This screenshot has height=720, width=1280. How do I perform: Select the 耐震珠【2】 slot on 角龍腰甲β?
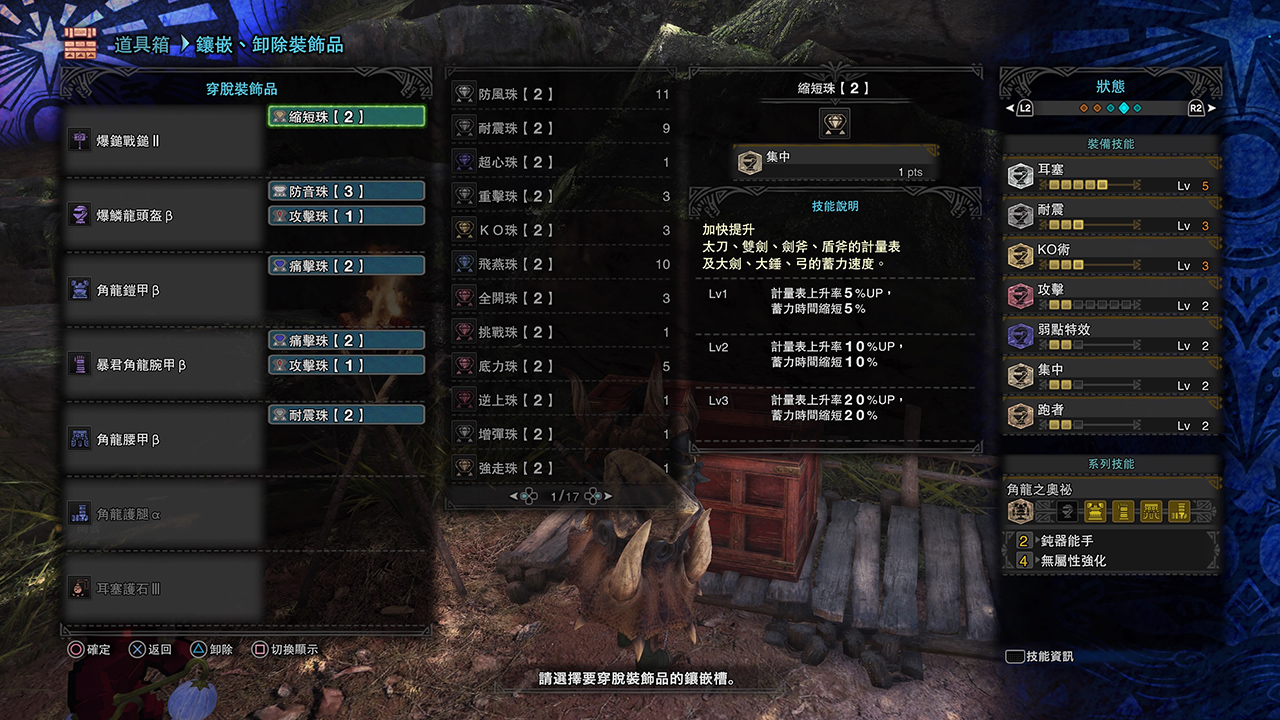pos(346,415)
